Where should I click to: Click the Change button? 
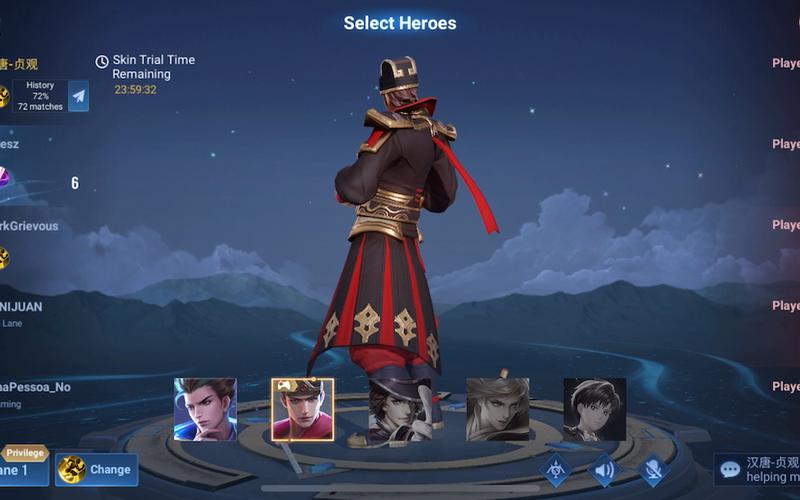pos(97,469)
